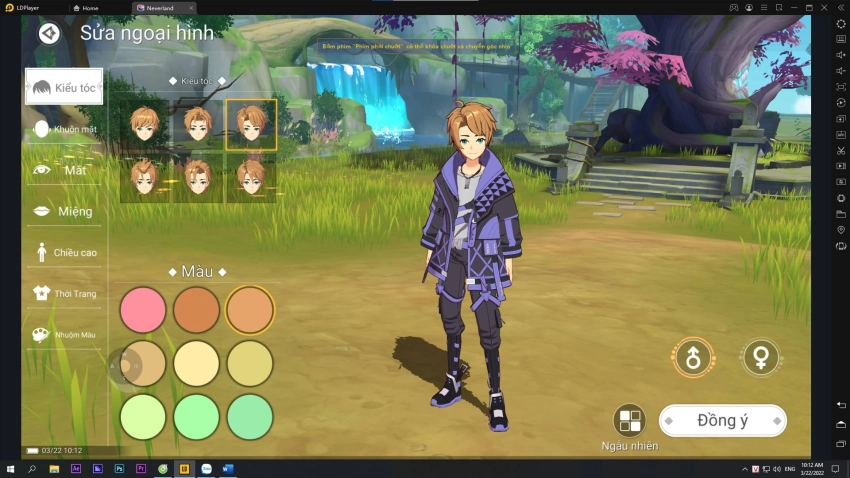This screenshot has height=478, width=850.
Task: Switch to the Kiểu tóc tab
Action: click(64, 87)
